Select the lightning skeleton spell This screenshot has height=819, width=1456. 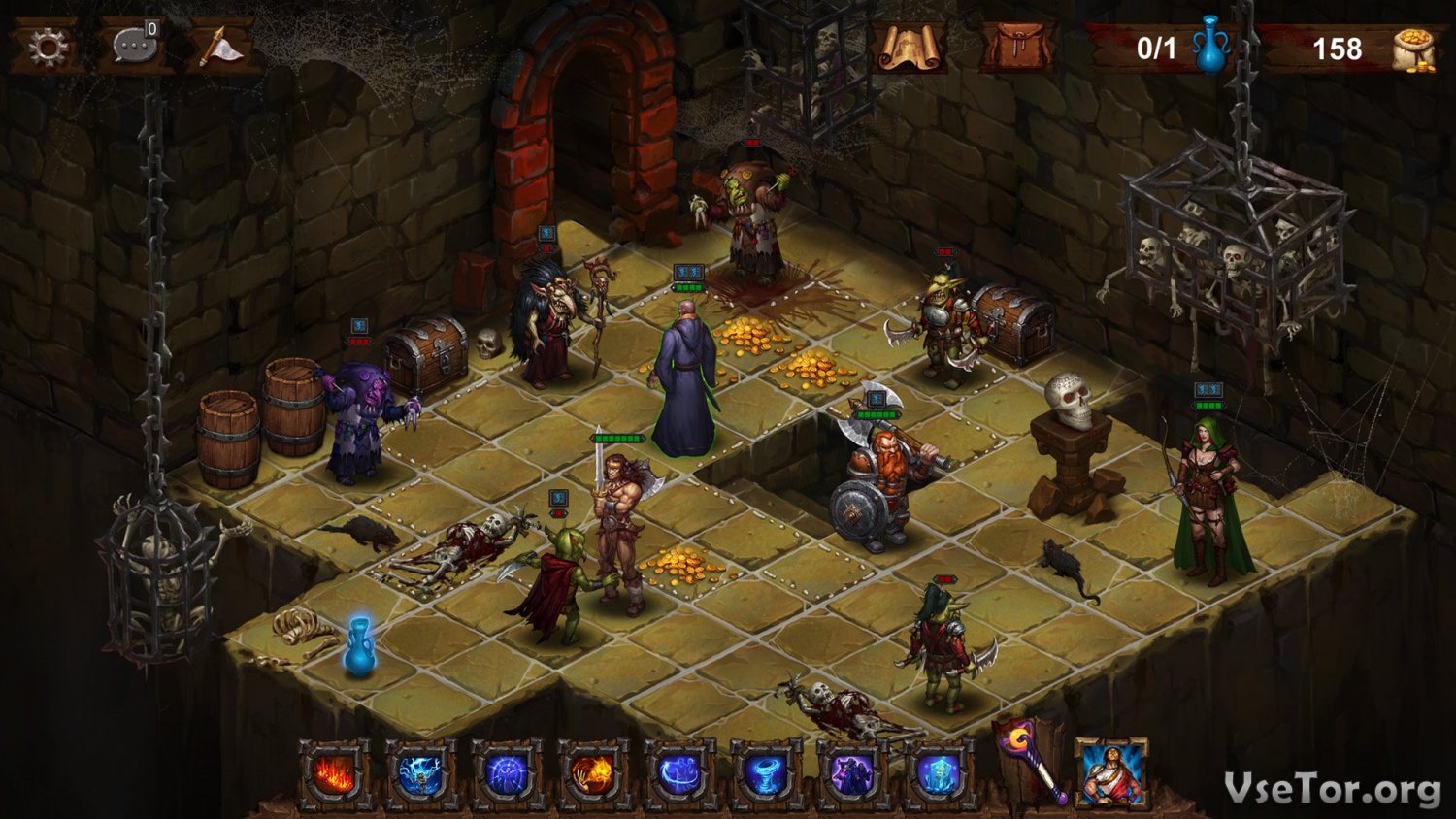coord(420,775)
